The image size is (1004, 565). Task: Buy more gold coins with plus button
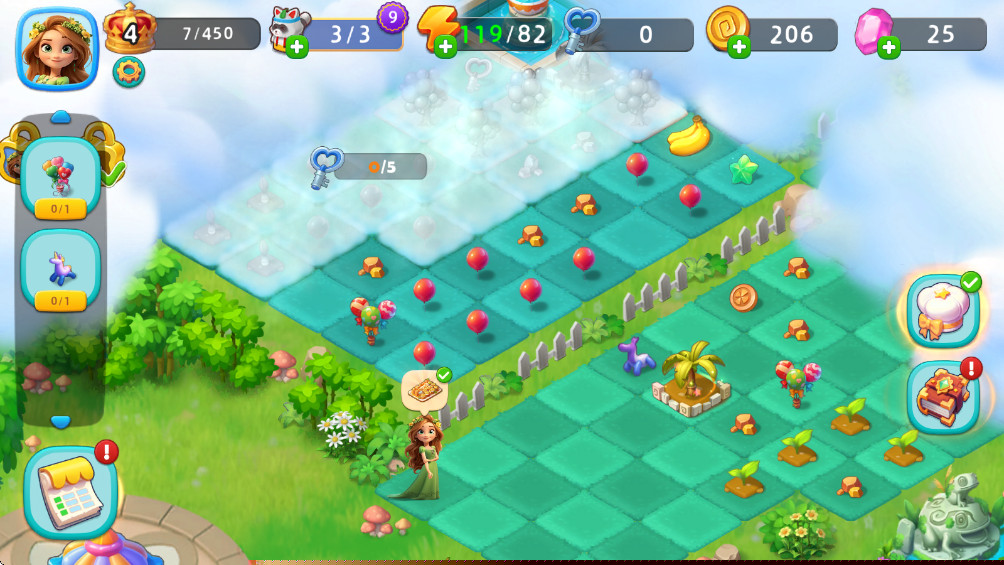click(739, 46)
